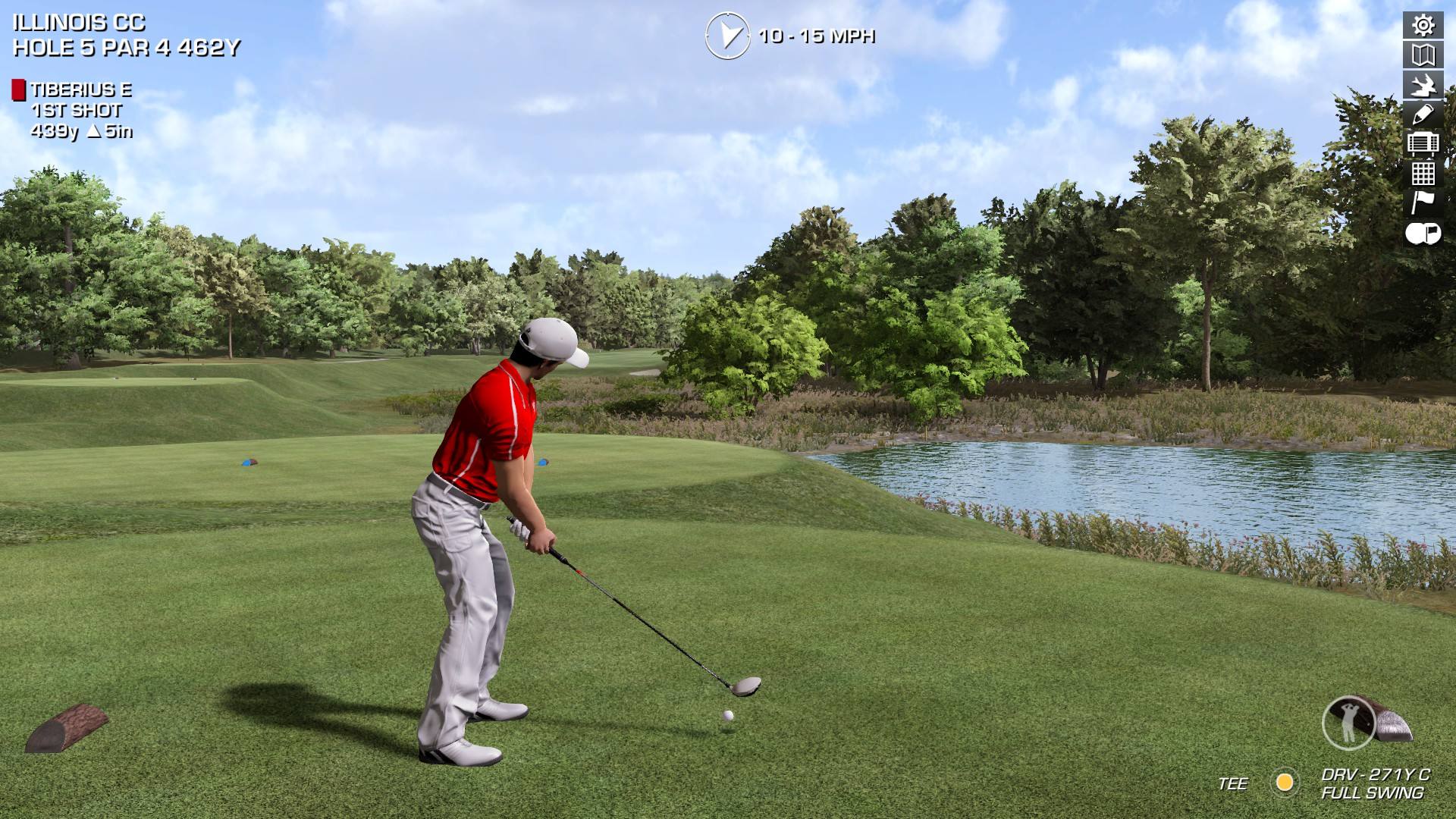Show the leaderboard scoreboard
1456x819 pixels.
[1423, 143]
